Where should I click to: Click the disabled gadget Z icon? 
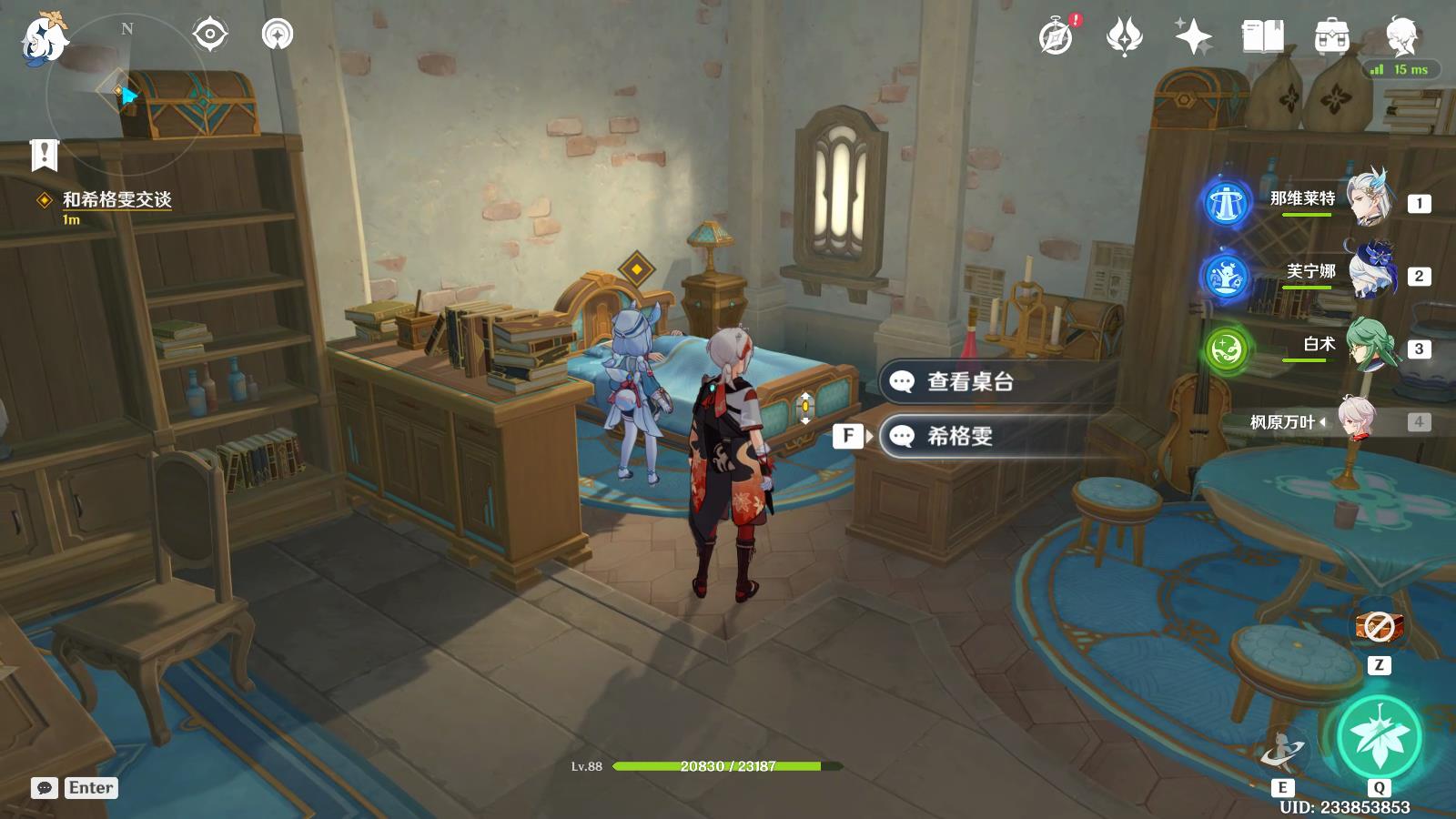pyautogui.click(x=1380, y=627)
